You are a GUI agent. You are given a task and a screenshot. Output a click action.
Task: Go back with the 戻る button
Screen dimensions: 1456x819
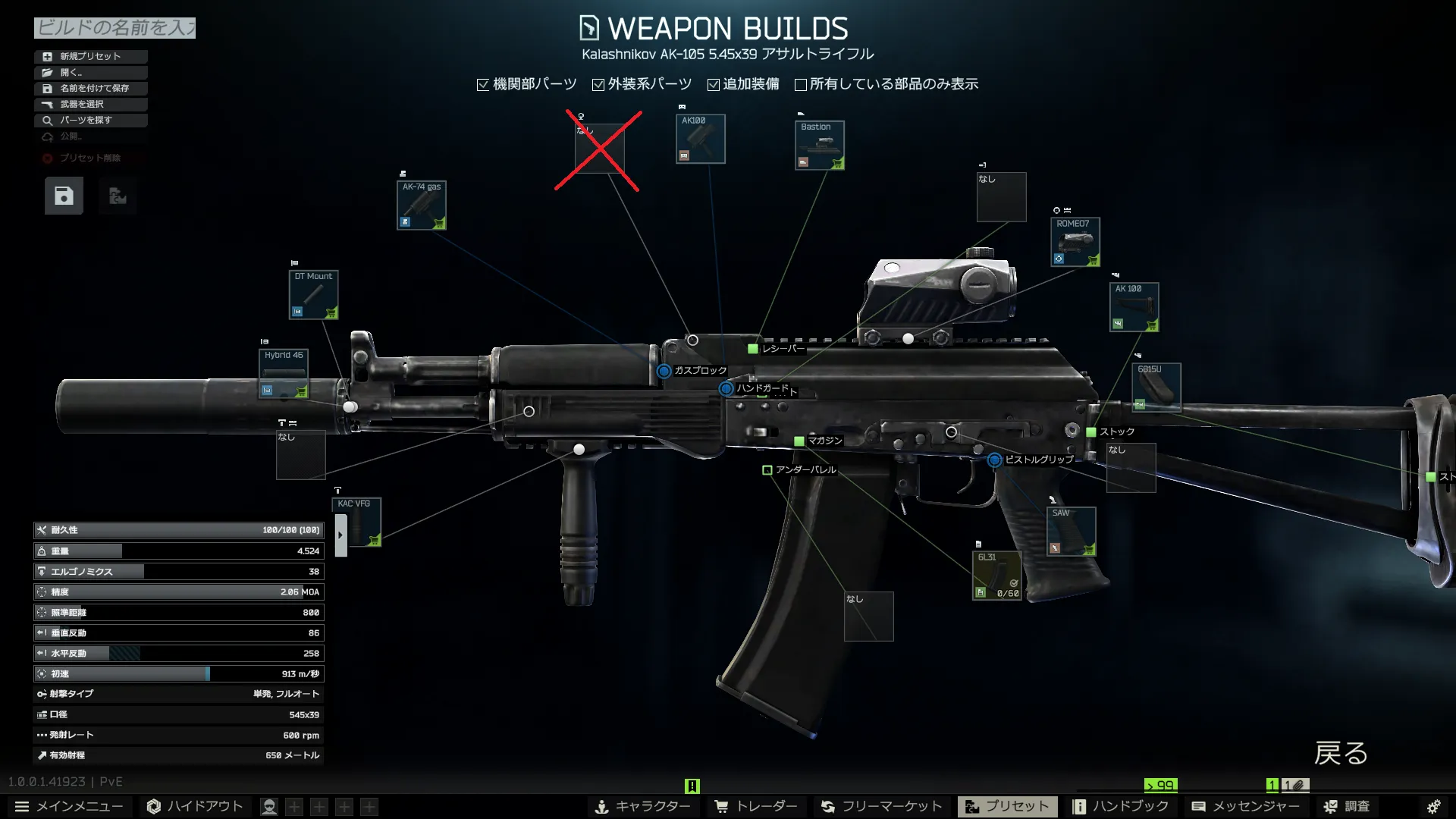[1340, 753]
